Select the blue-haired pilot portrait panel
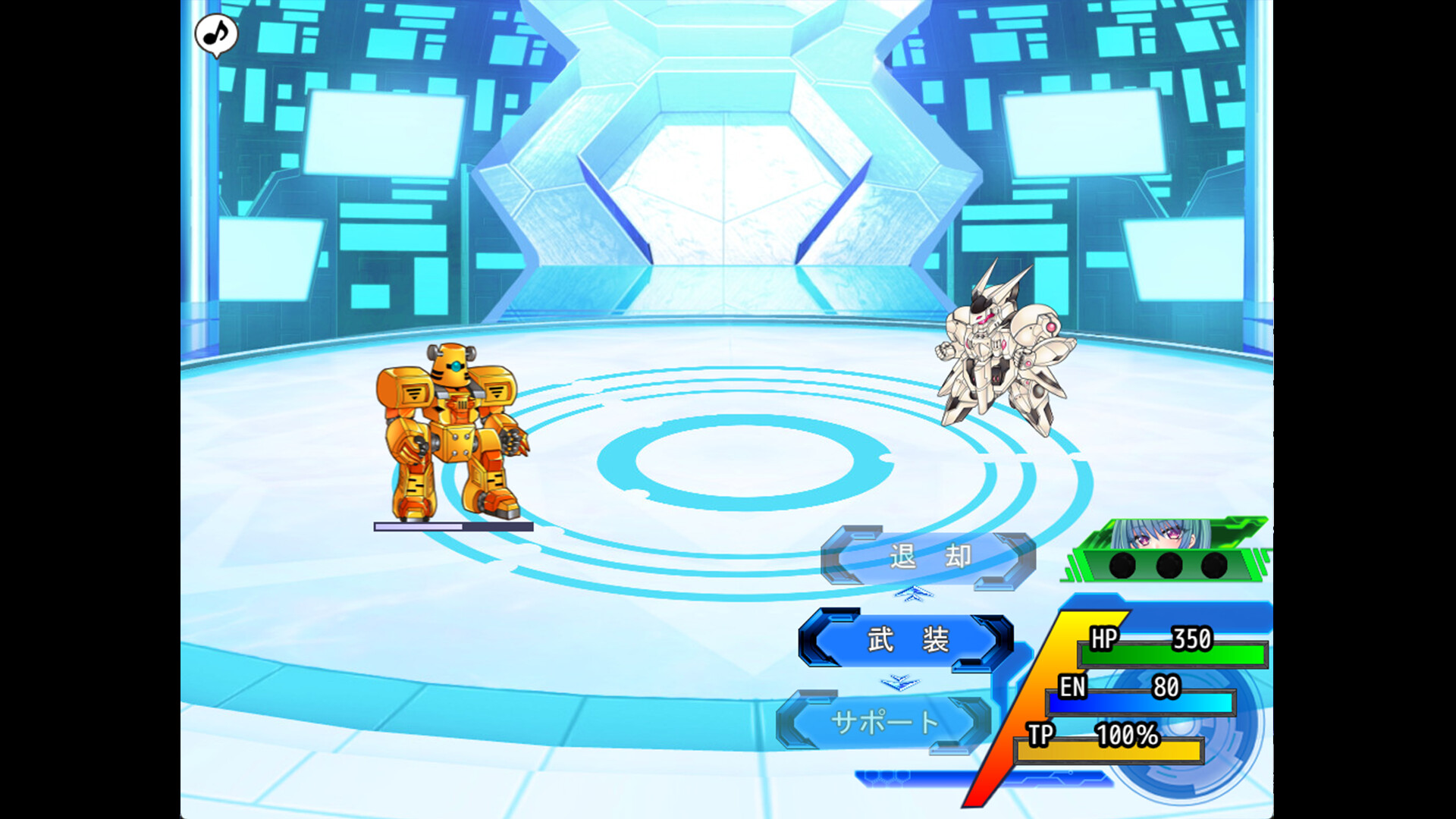The width and height of the screenshot is (1456, 819). 1166,551
